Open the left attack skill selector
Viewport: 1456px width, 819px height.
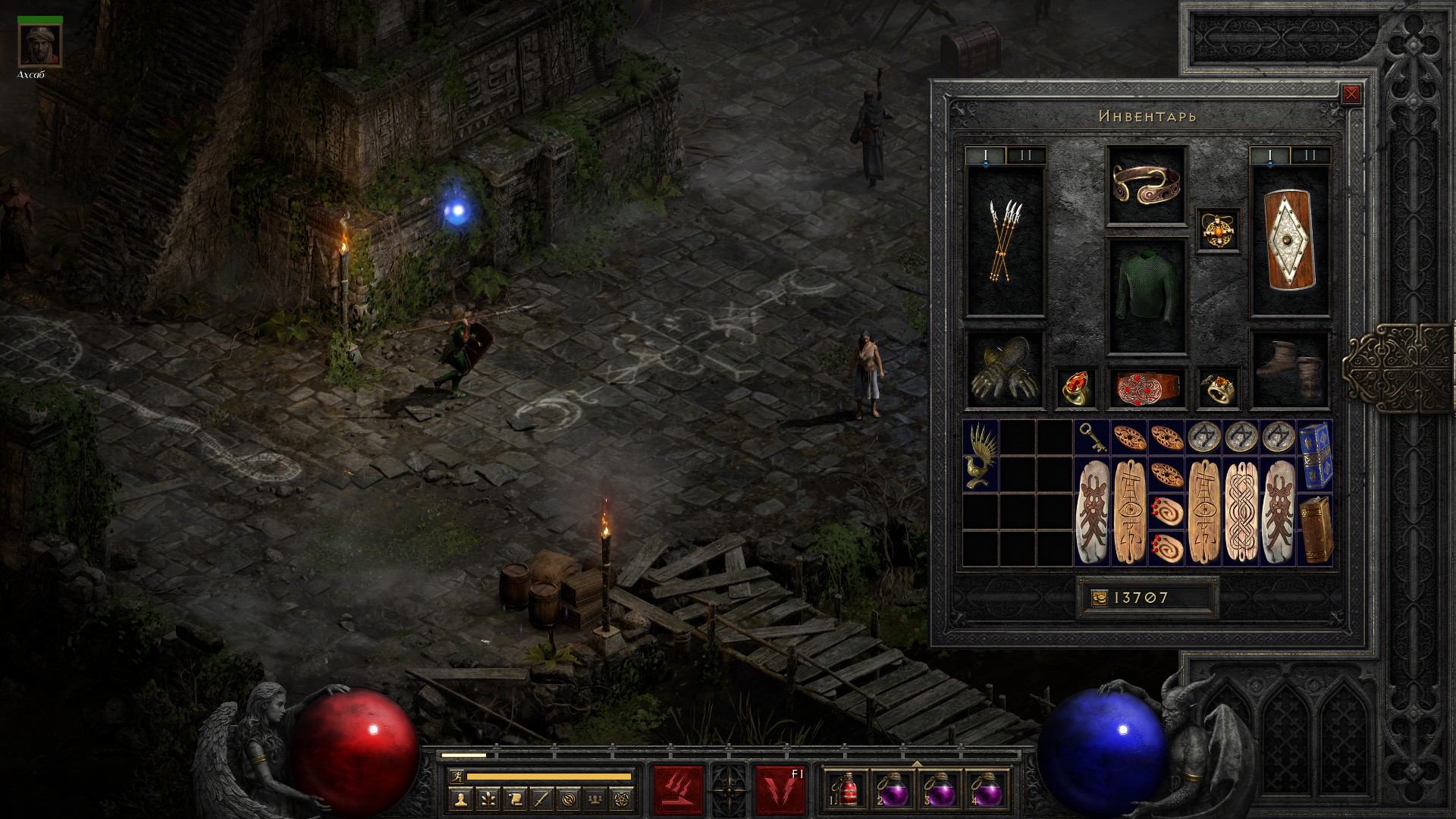679,790
